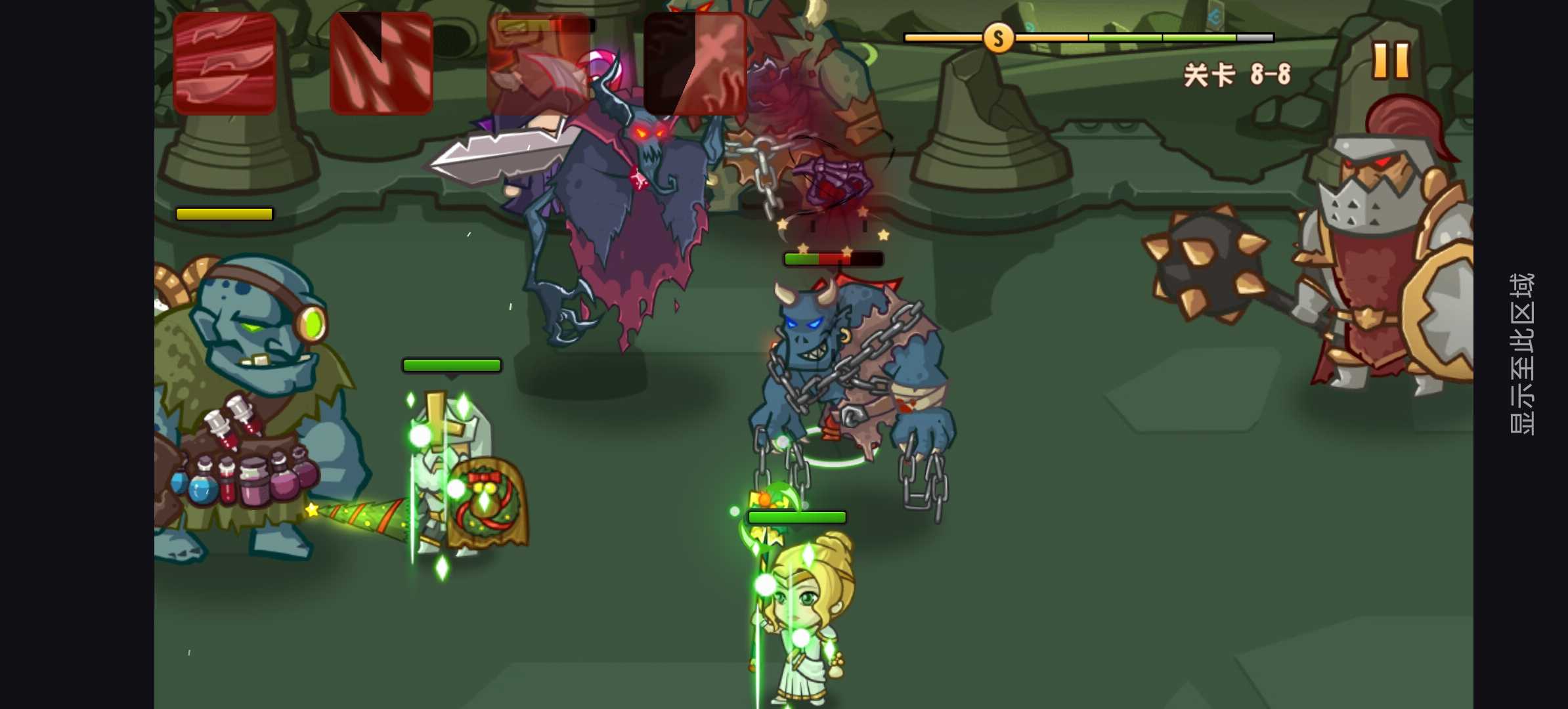1568x709 pixels.
Task: Tap the gold coin stage progress marker
Action: click(x=997, y=39)
